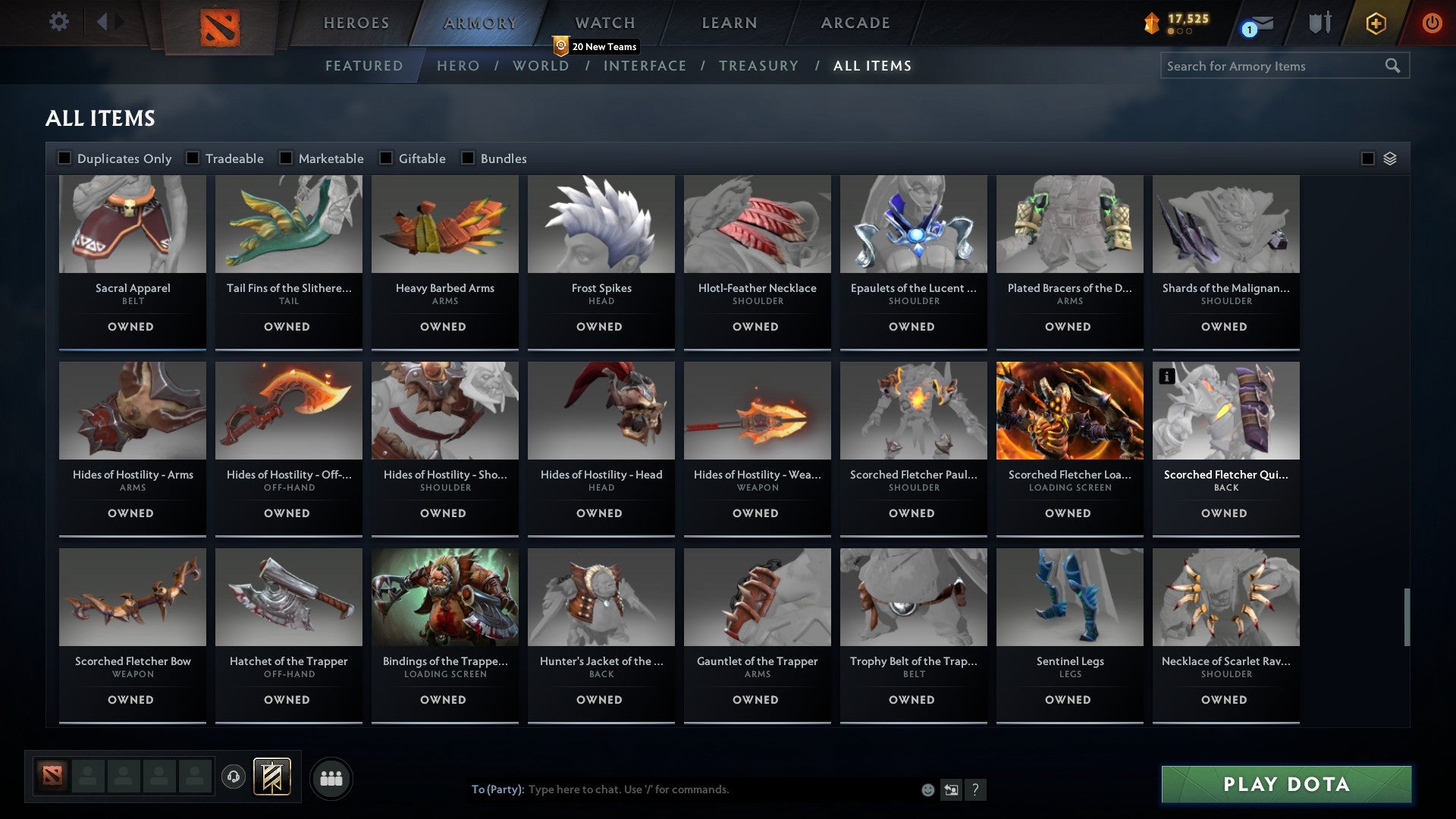Toggle the stacking filter icon above item grid

[x=1390, y=158]
